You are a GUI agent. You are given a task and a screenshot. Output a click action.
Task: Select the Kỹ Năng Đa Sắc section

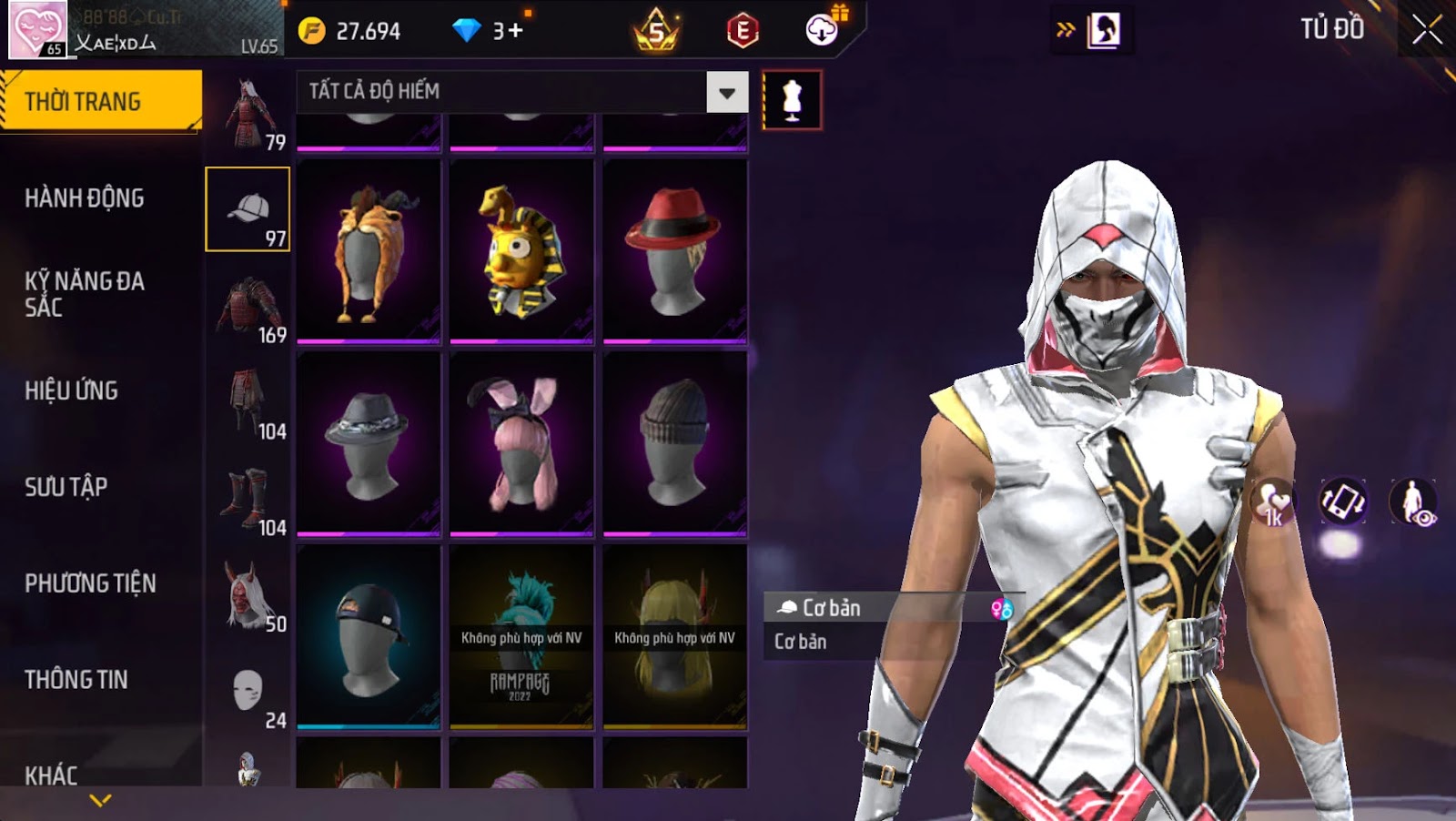85,294
